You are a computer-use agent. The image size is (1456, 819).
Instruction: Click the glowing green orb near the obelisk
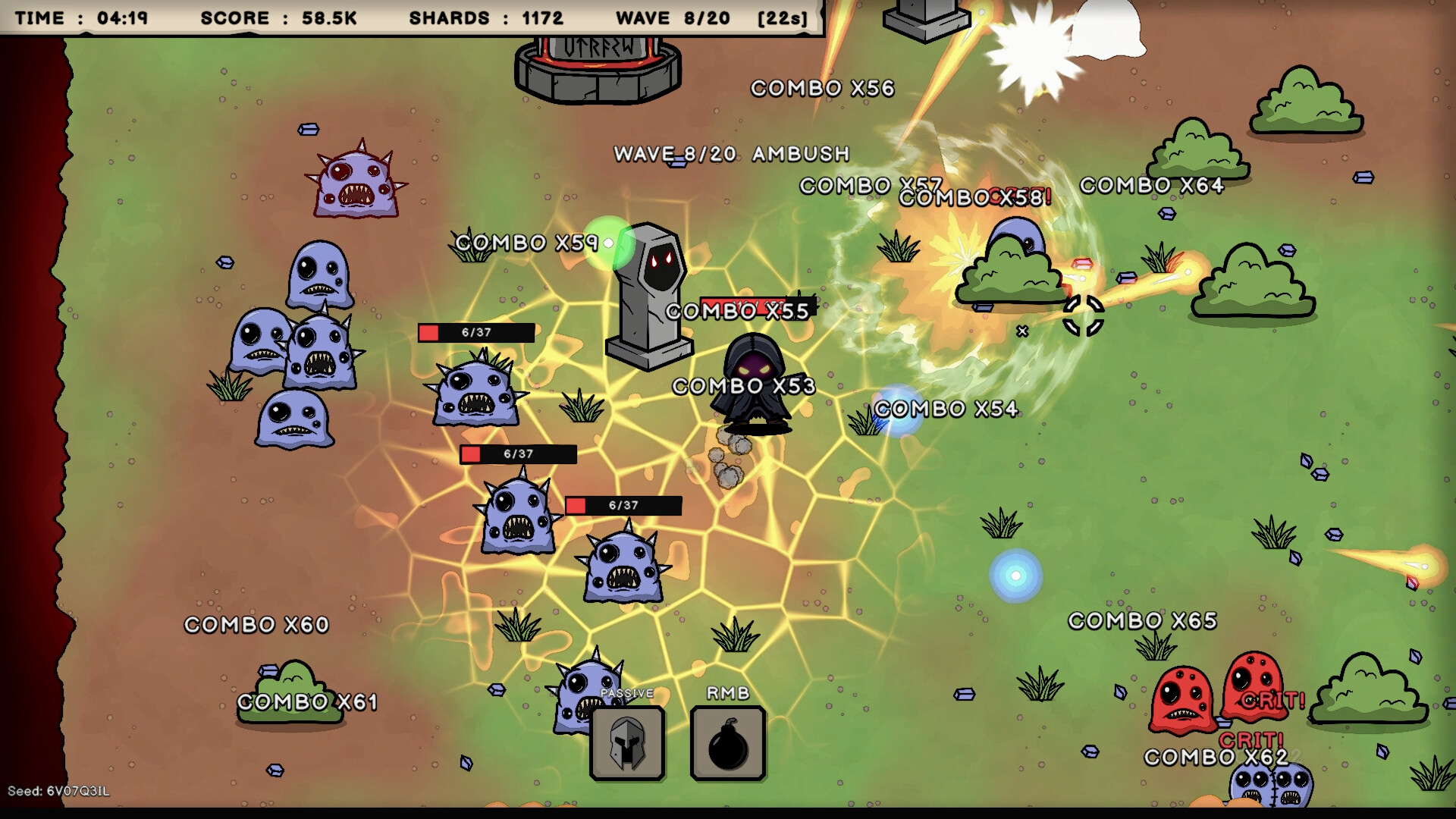coord(607,243)
